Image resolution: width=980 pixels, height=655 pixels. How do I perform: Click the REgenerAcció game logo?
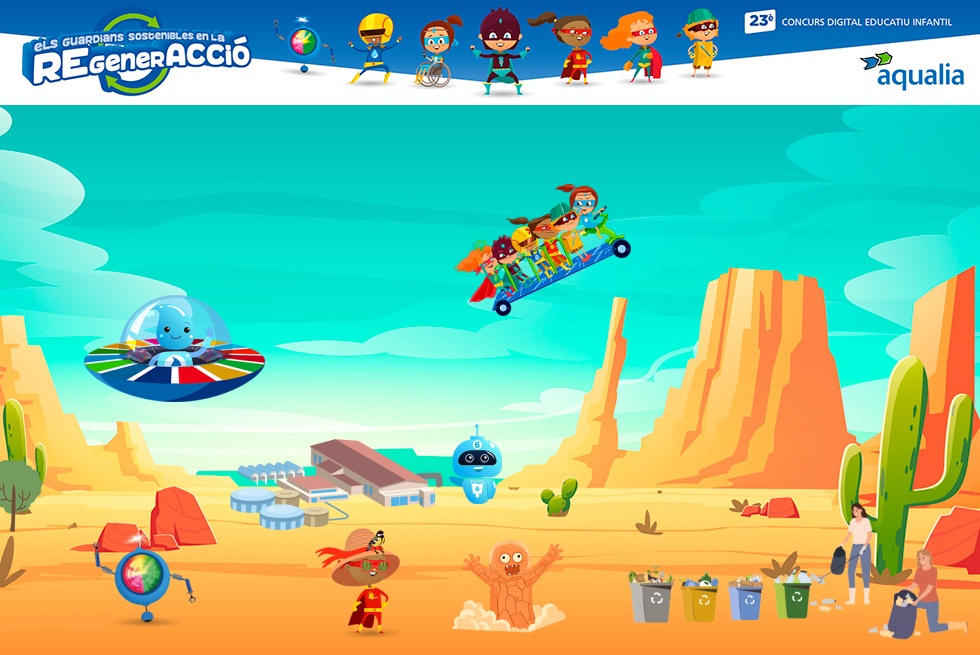coord(138,55)
